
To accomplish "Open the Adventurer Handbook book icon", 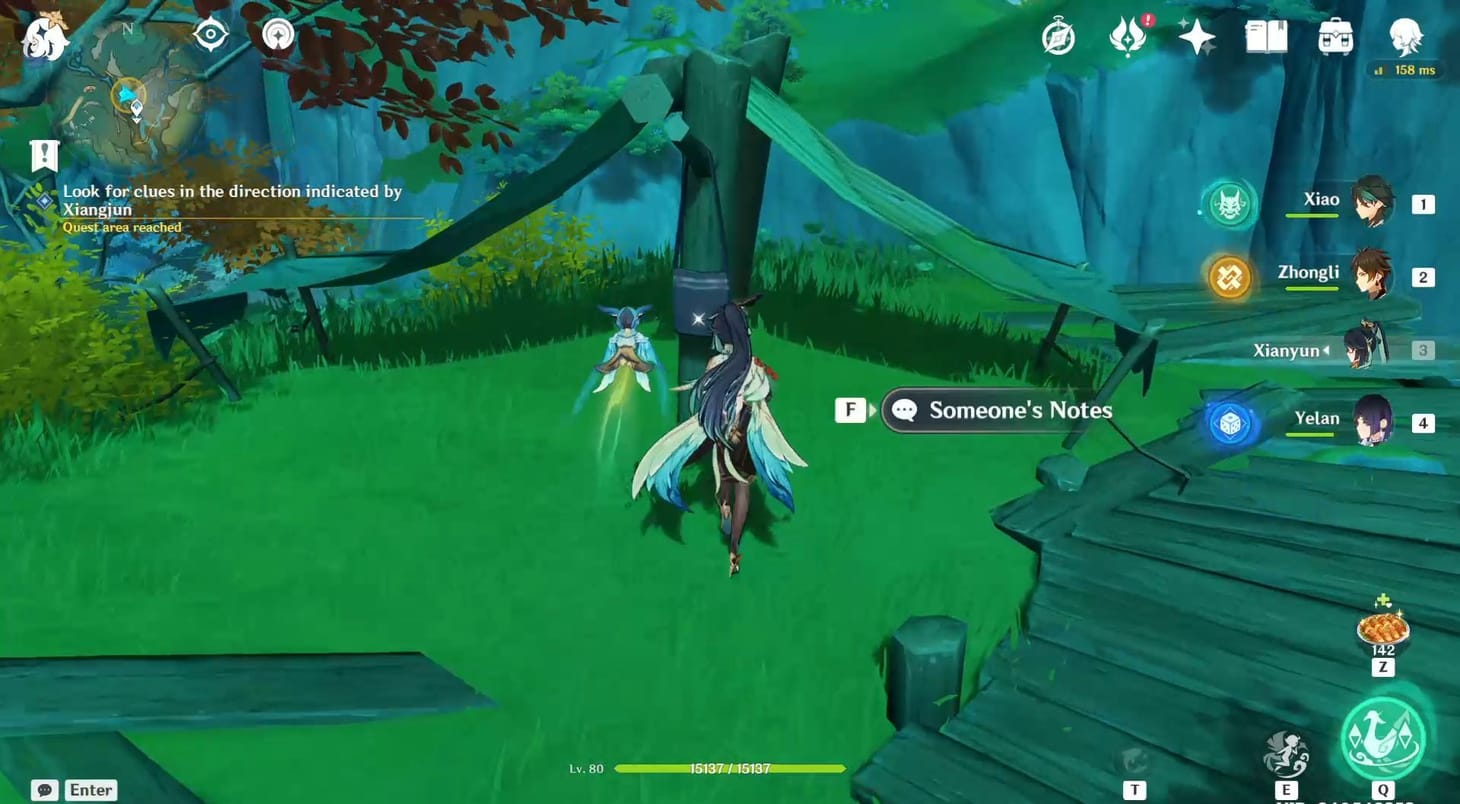I will 1265,36.
